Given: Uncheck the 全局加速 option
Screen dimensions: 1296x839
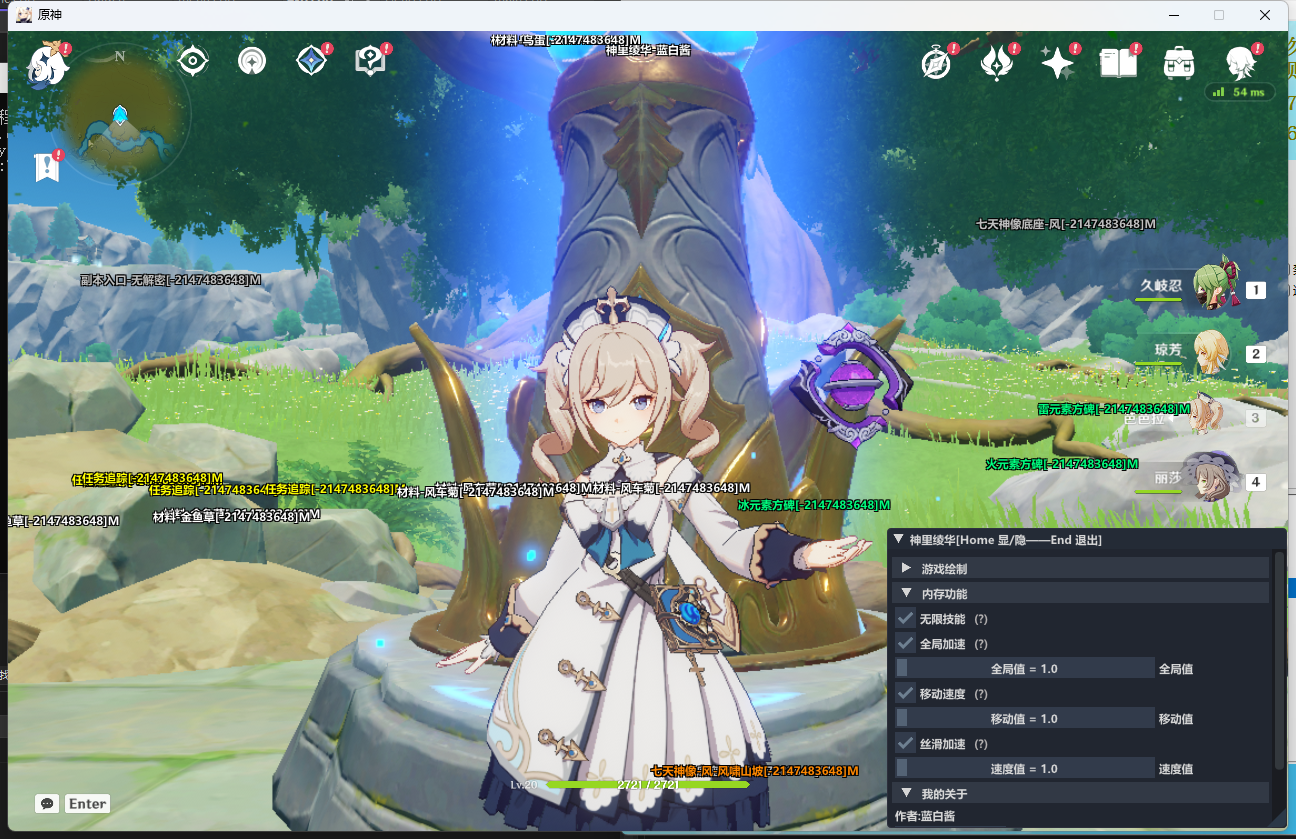Looking at the screenshot, I should click(x=905, y=643).
